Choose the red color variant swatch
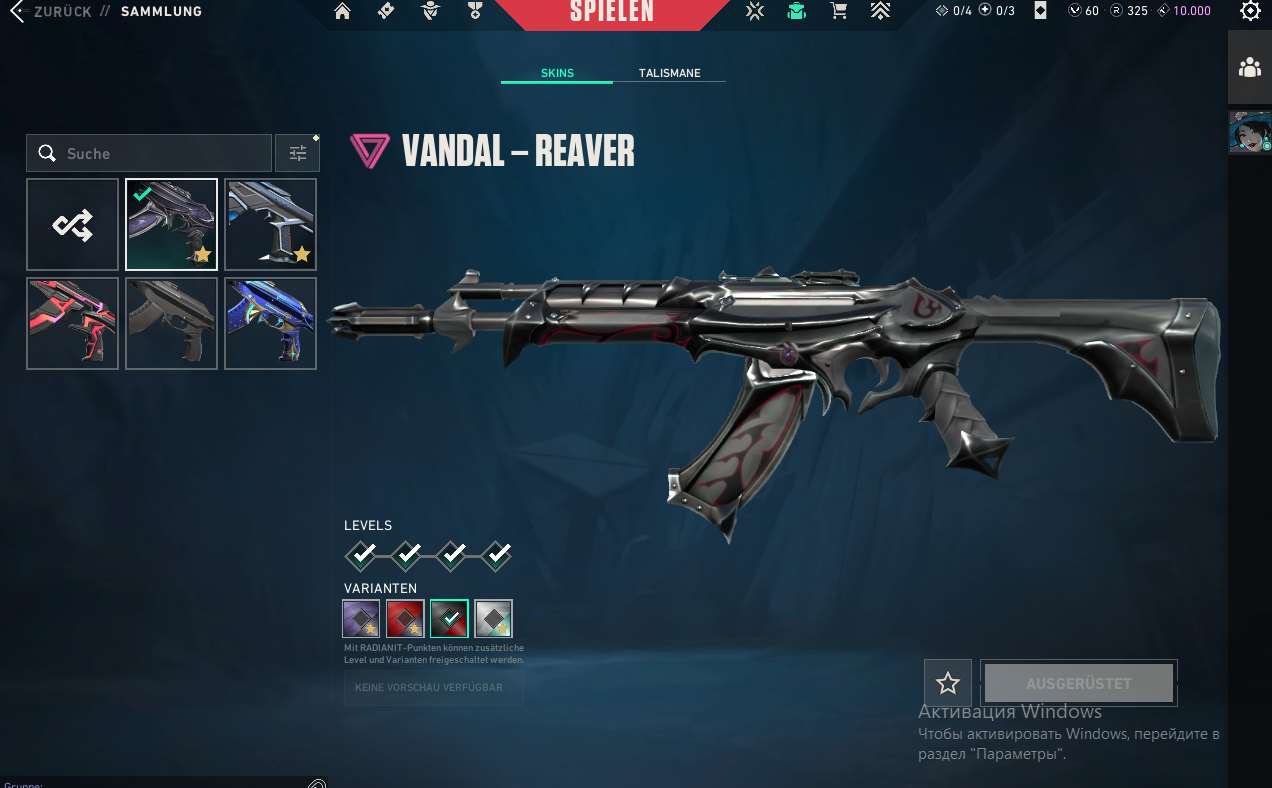The width and height of the screenshot is (1272, 788). pyautogui.click(x=405, y=618)
